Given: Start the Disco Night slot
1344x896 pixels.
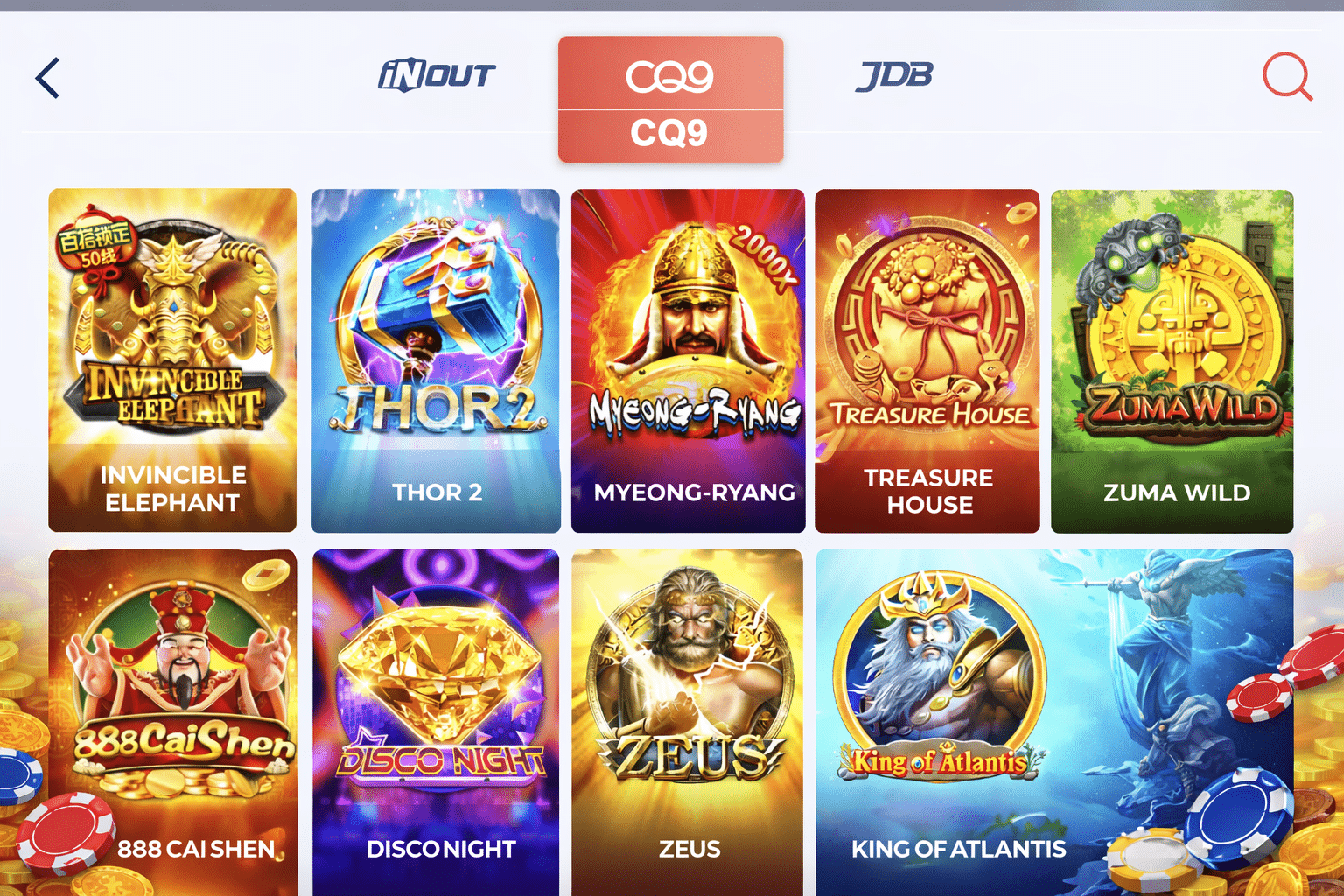Looking at the screenshot, I should [x=435, y=717].
